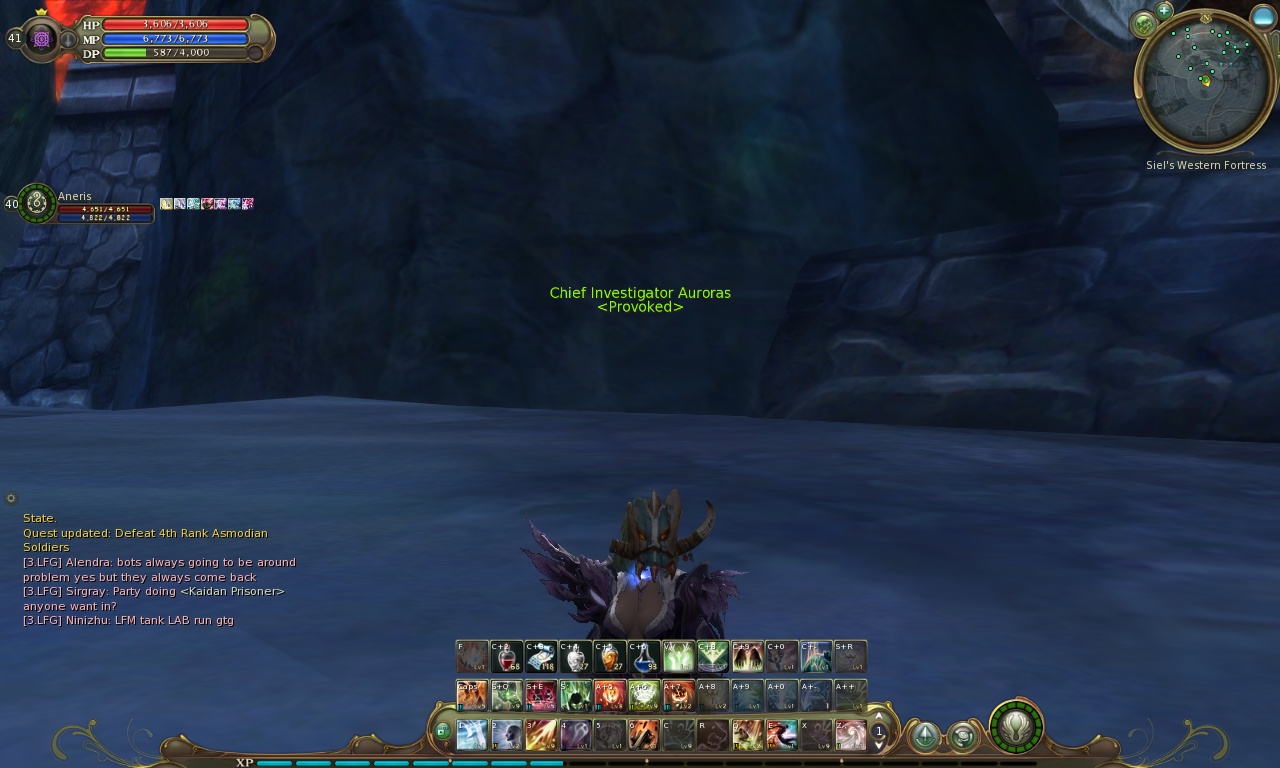Switch to the State chat tab
Image resolution: width=1280 pixels, height=768 pixels.
(x=40, y=518)
